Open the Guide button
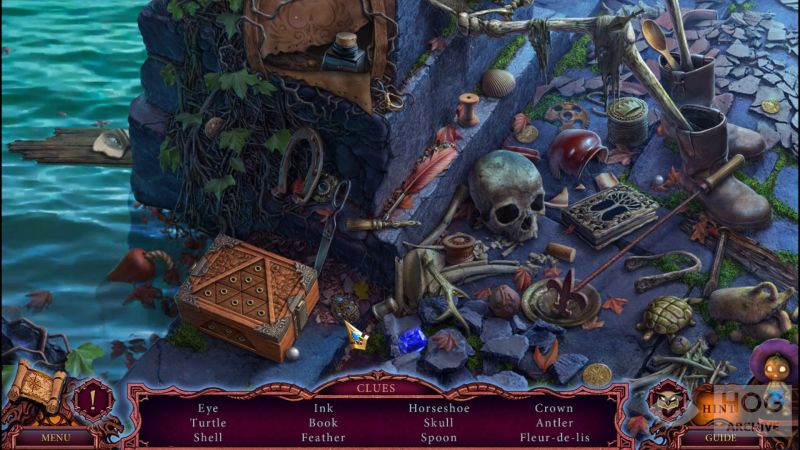Viewport: 800px width, 450px height. pos(720,437)
